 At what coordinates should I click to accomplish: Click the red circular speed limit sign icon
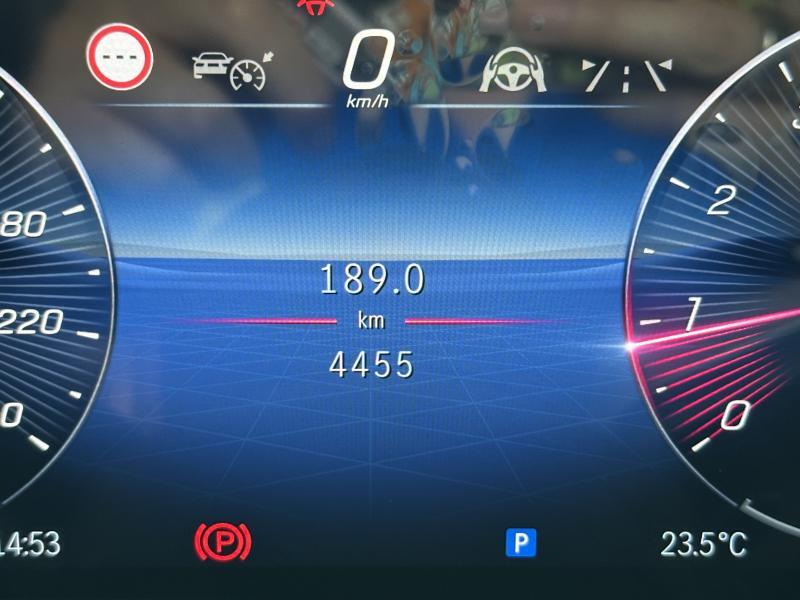click(119, 58)
